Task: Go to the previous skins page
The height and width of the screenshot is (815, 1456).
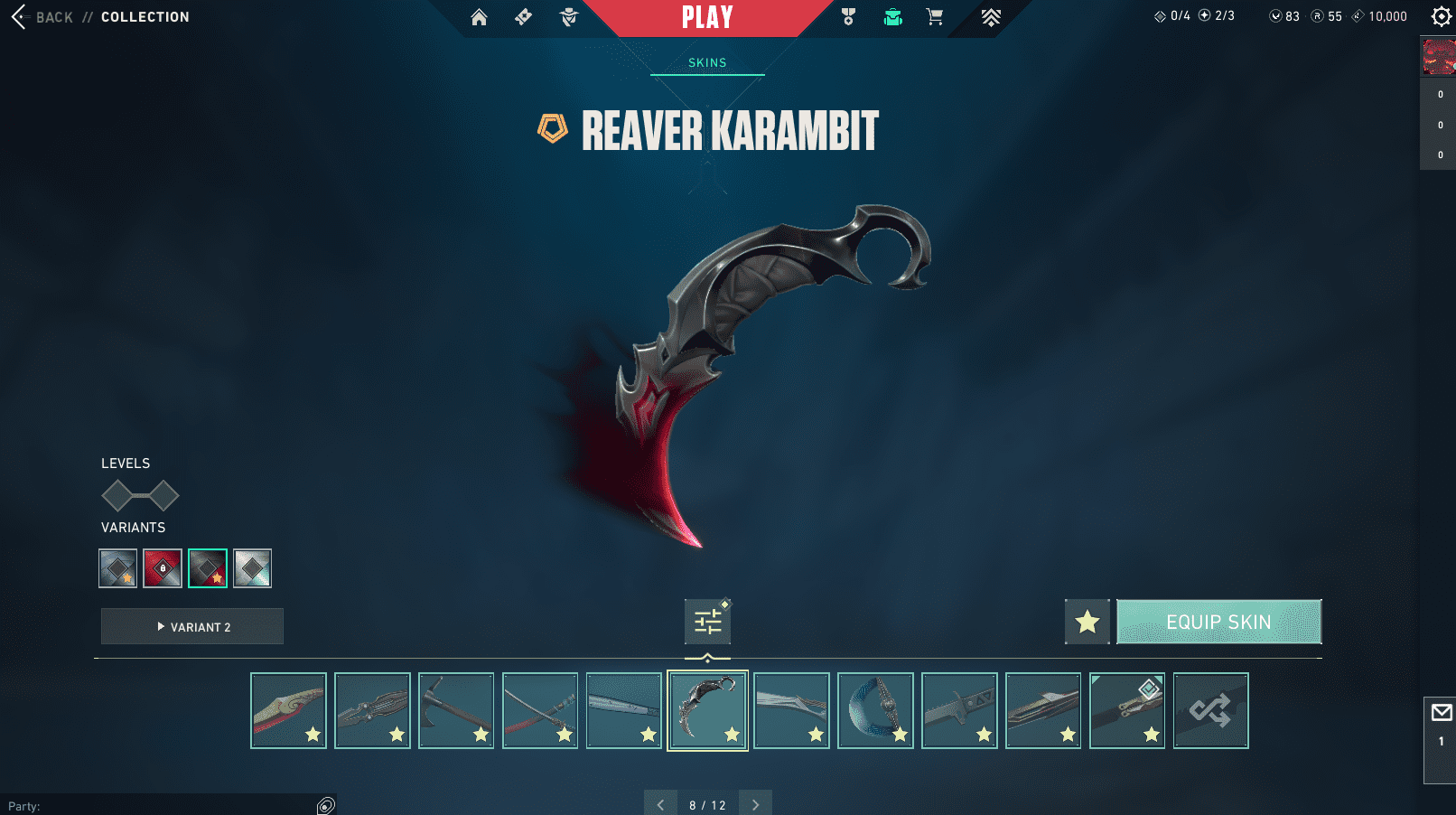Action: coord(660,804)
